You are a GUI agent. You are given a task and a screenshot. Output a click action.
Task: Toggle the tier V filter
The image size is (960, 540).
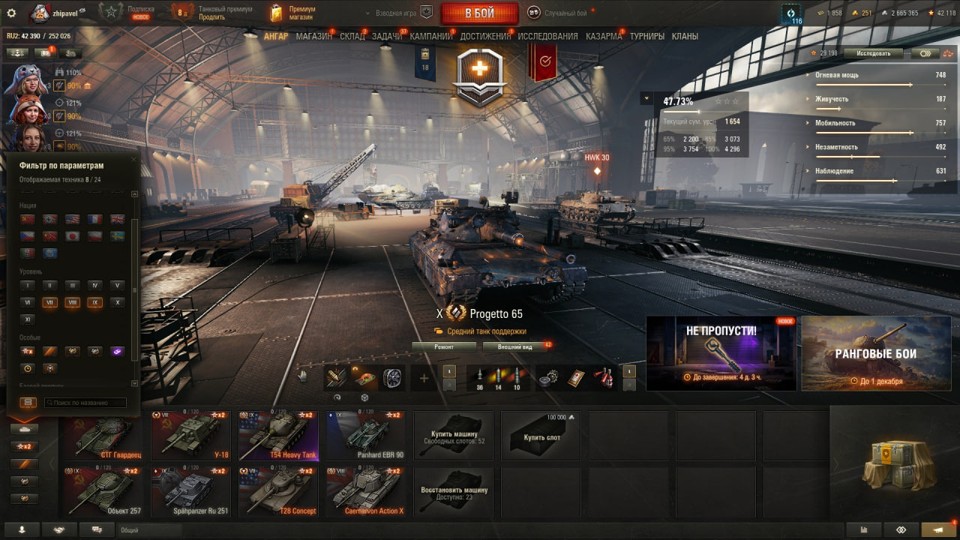[x=117, y=285]
